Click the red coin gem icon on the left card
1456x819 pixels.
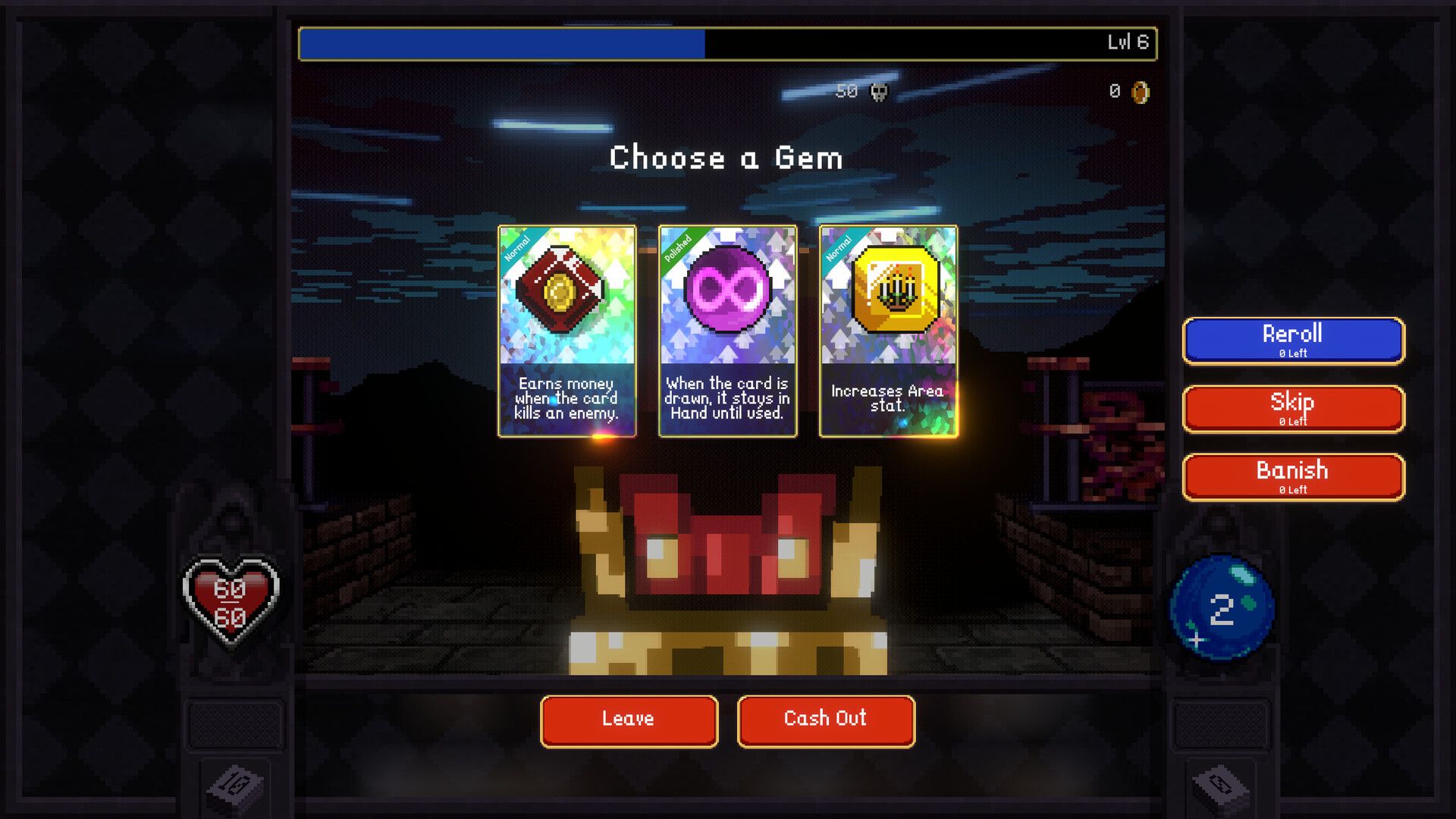565,292
